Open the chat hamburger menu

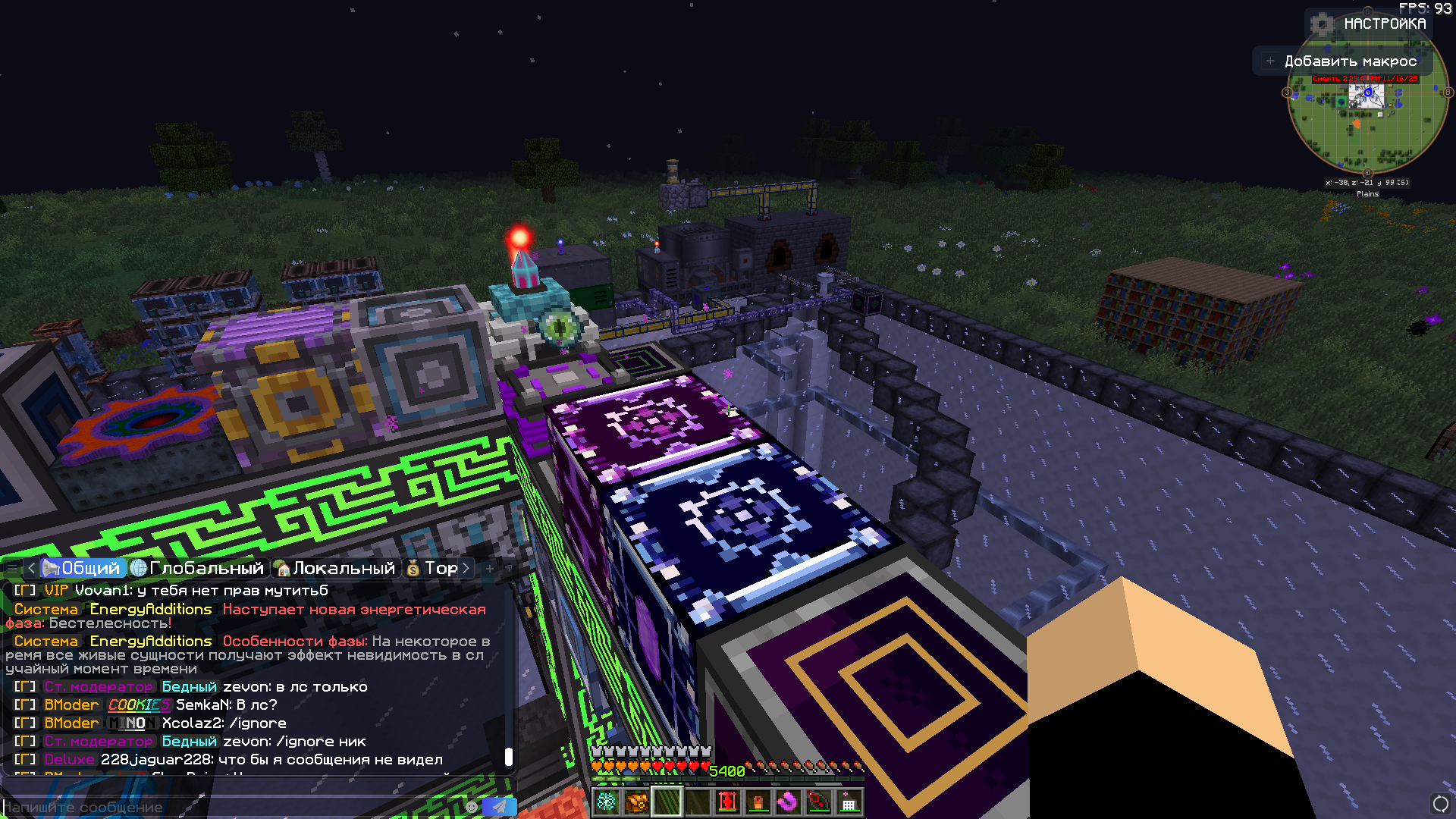coord(11,568)
